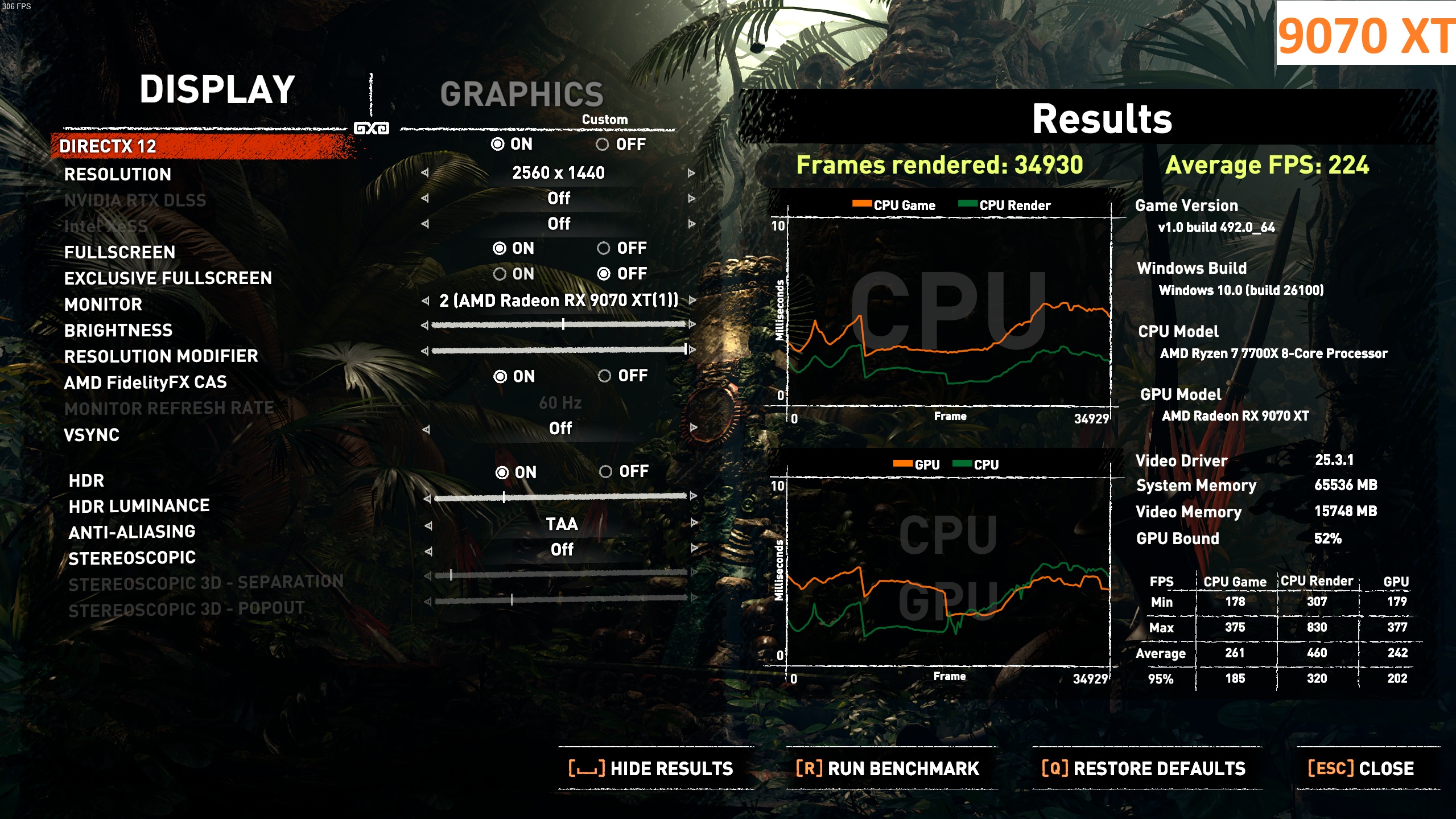The image size is (1456, 819).
Task: Run the benchmark
Action: coord(888,768)
